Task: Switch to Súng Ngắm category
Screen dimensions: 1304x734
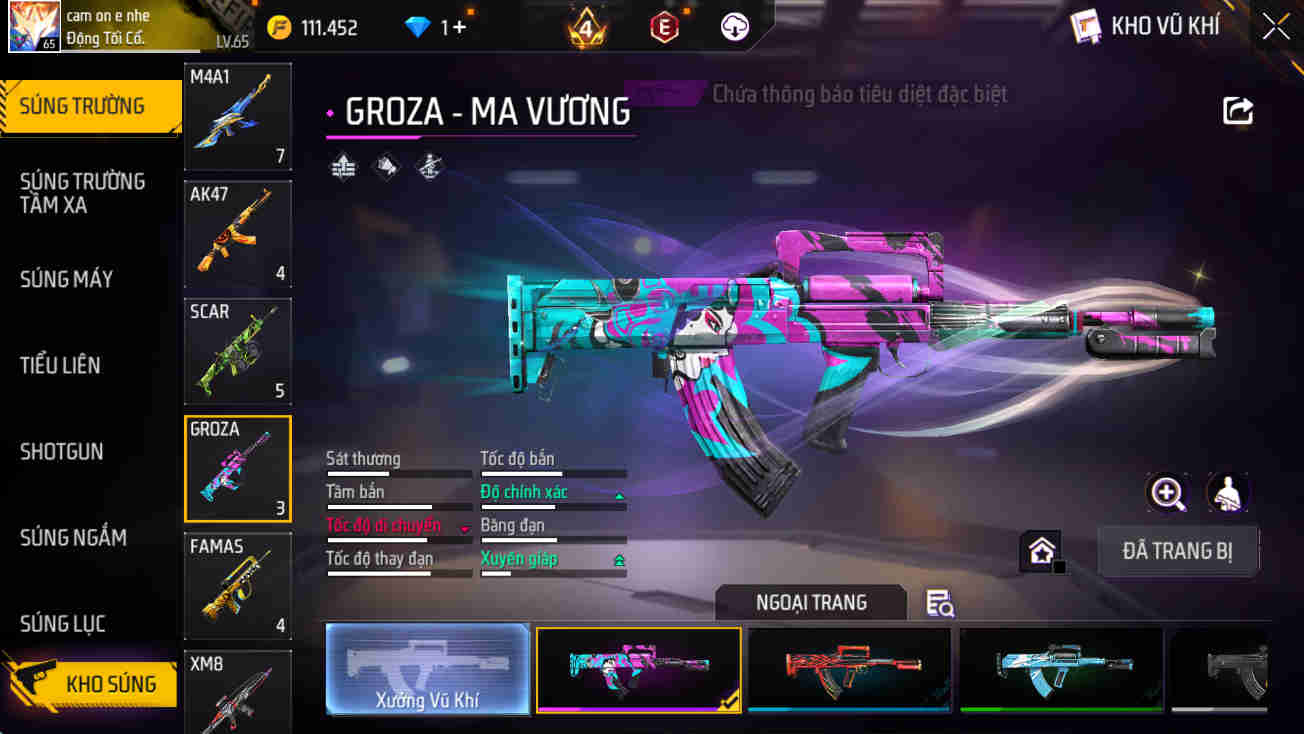Action: coord(73,537)
